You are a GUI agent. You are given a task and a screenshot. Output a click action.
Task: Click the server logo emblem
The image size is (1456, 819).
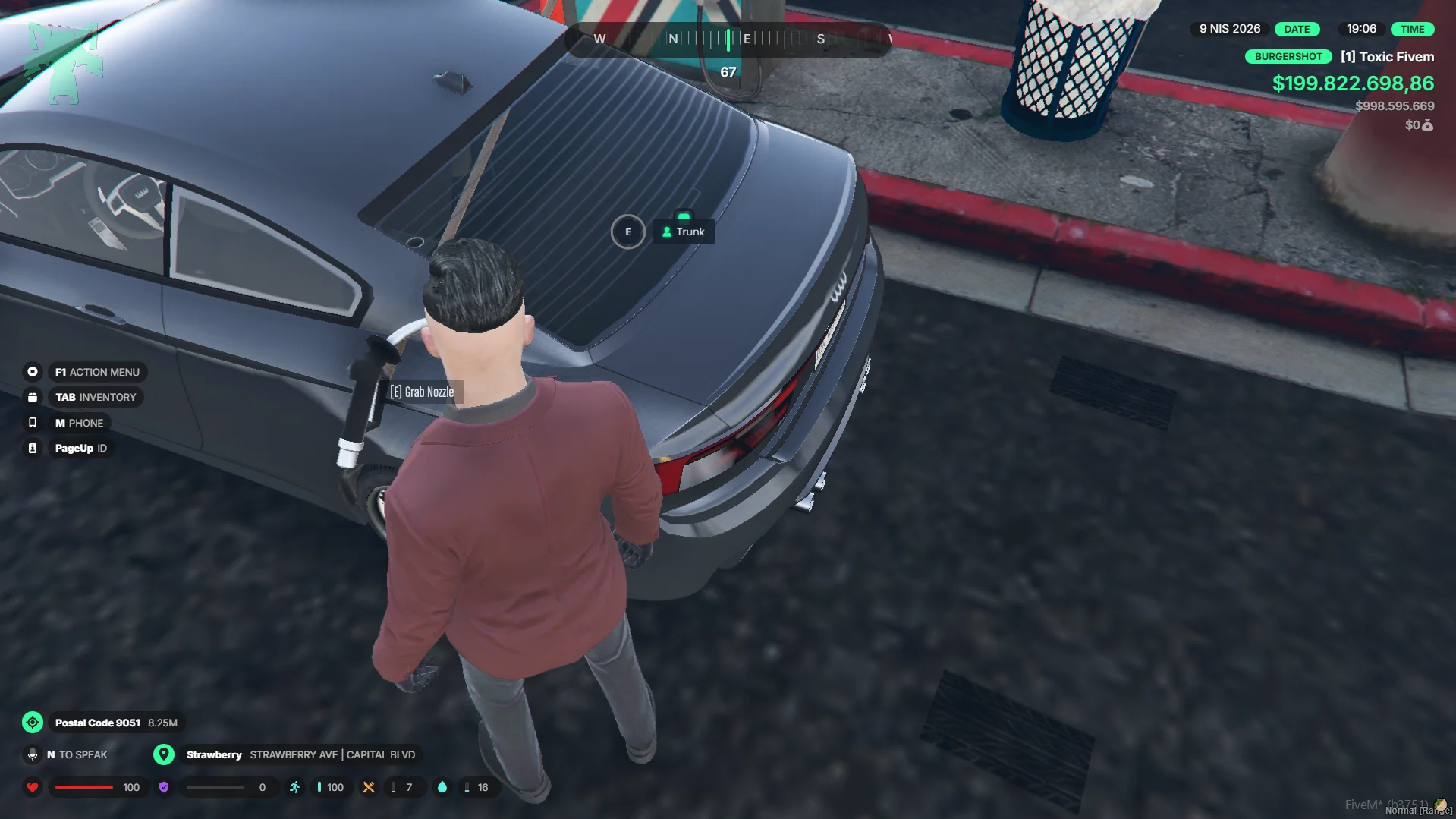click(64, 62)
